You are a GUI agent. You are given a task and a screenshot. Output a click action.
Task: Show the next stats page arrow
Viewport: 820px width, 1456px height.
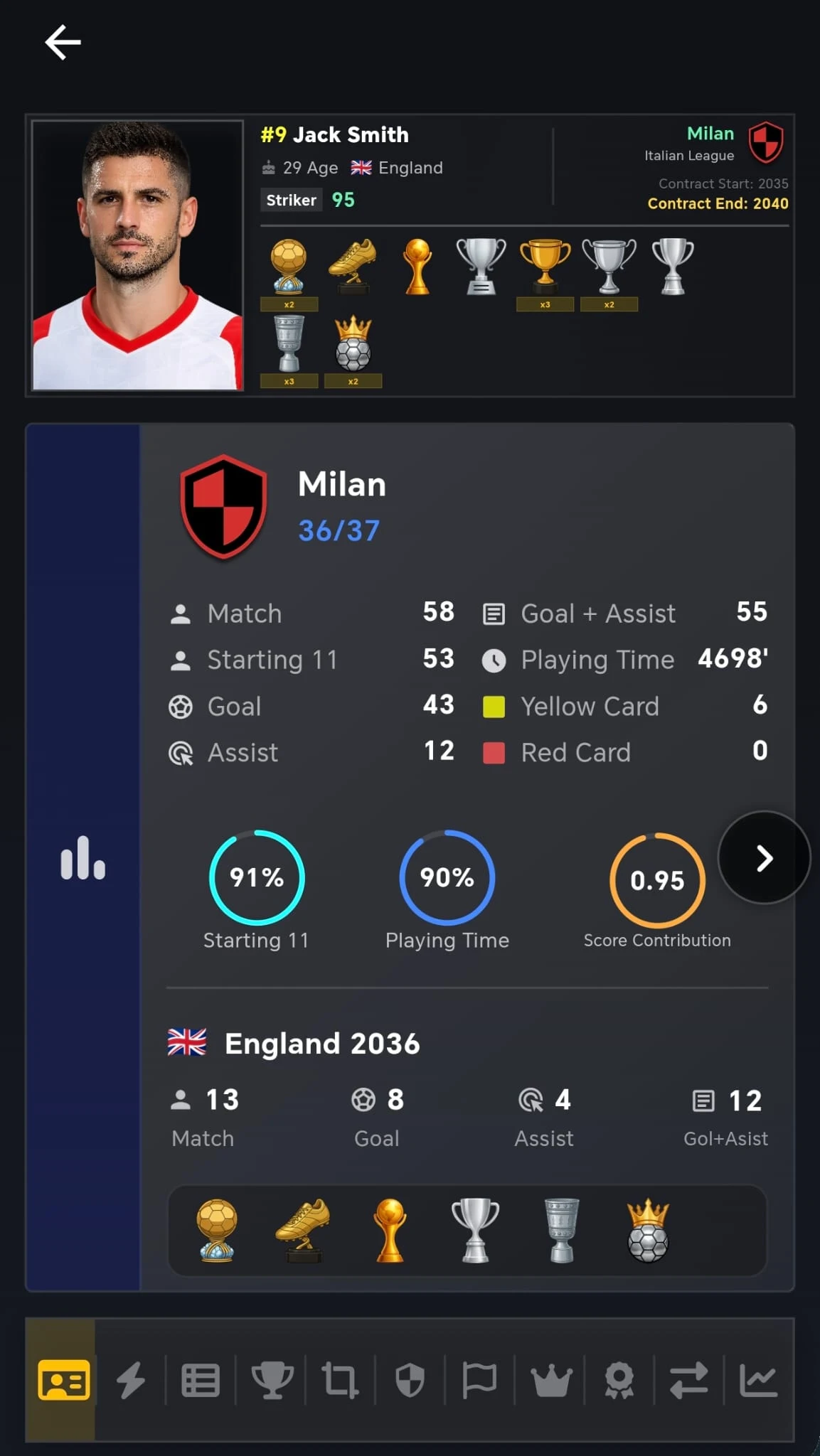(764, 858)
